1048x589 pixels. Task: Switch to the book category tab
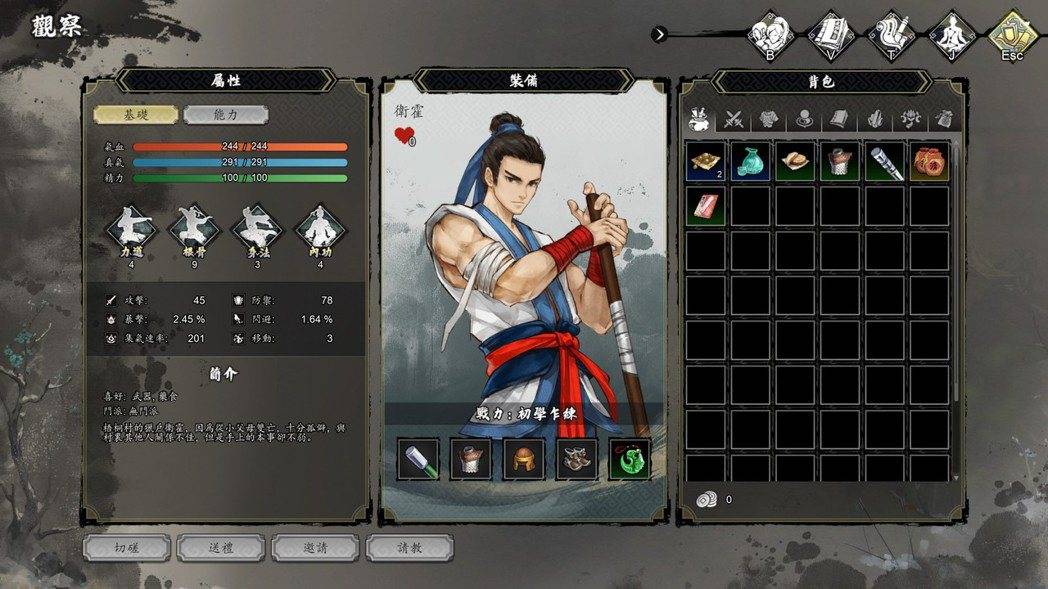pos(838,119)
